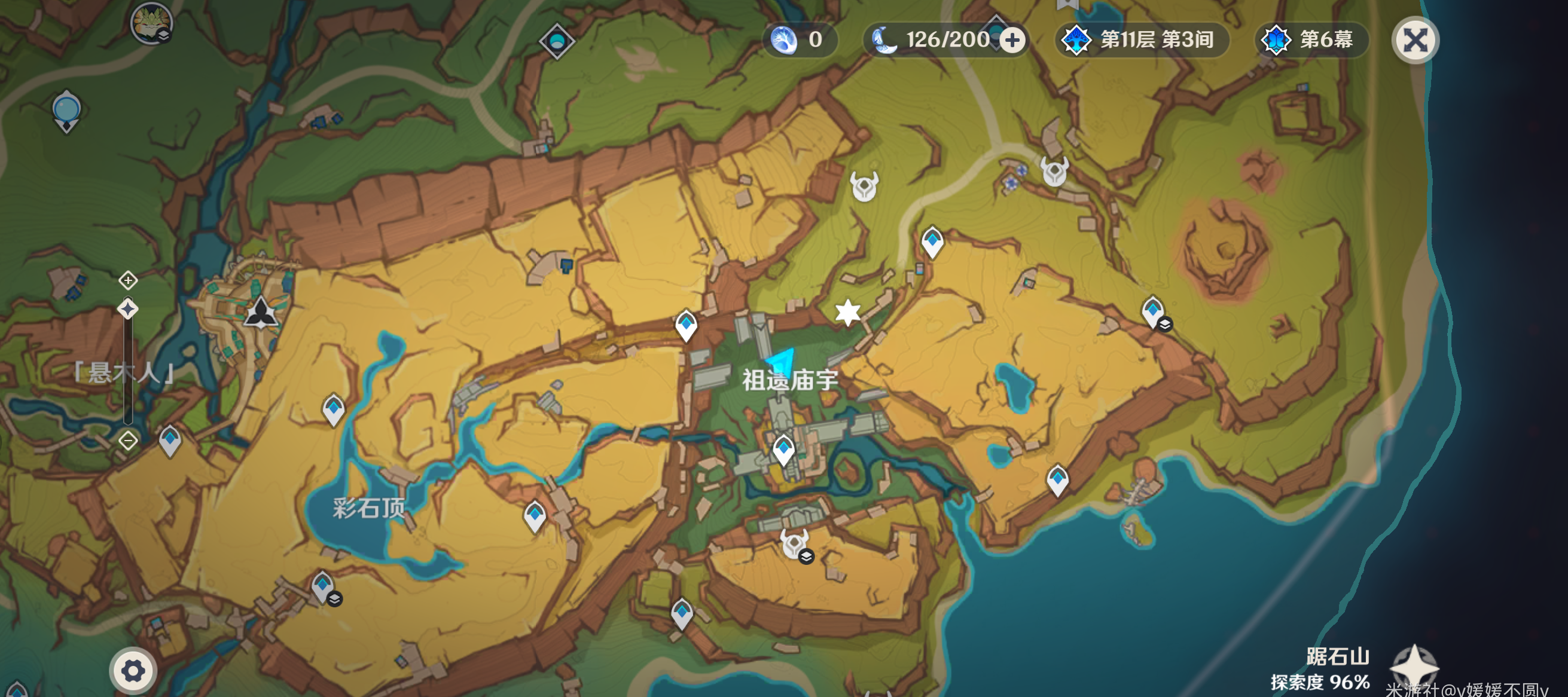Zoom in using the map plus button
This screenshot has width=1568, height=697.
128,280
